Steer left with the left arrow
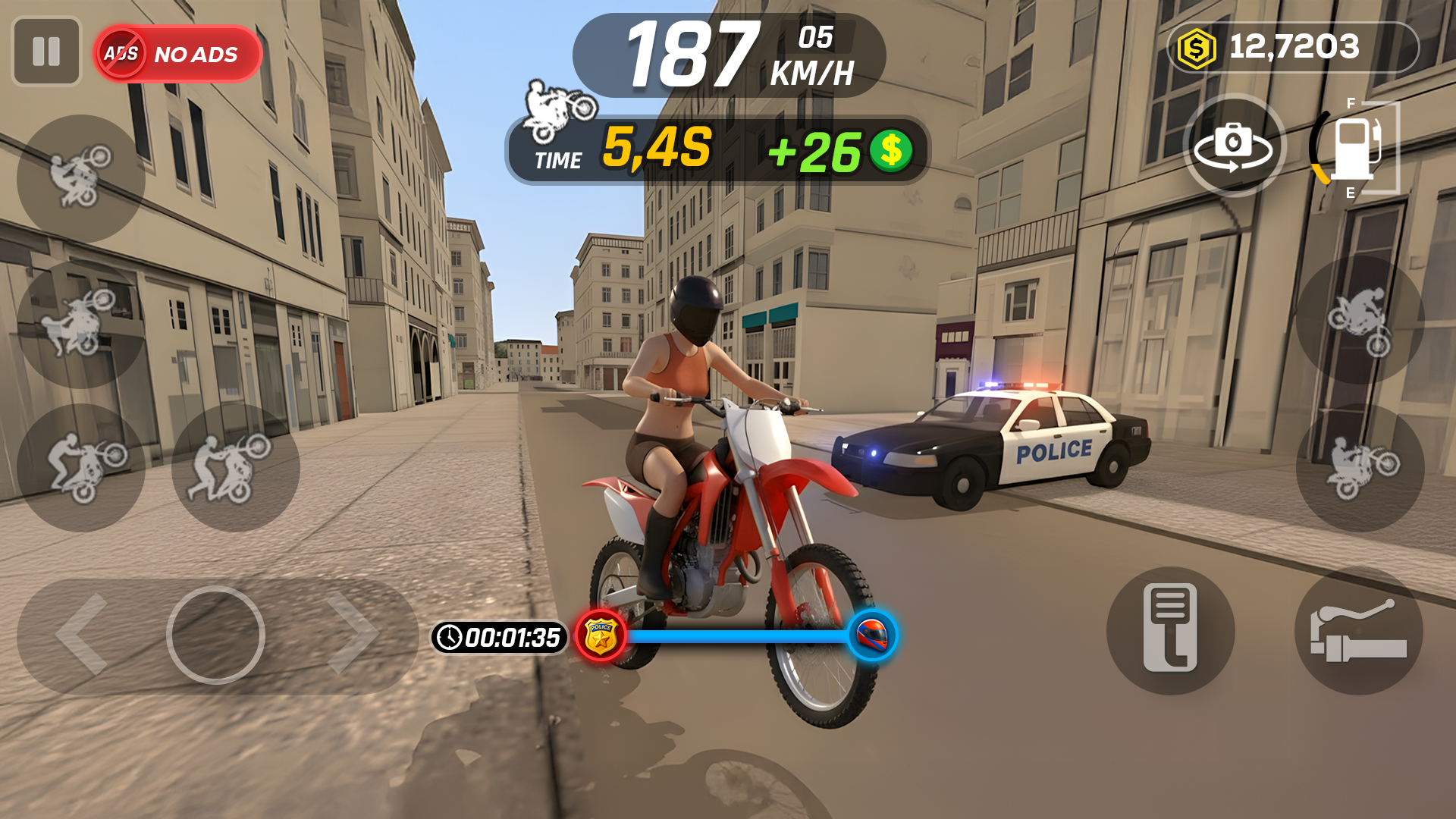Screen dimensions: 1456x819 [83, 635]
